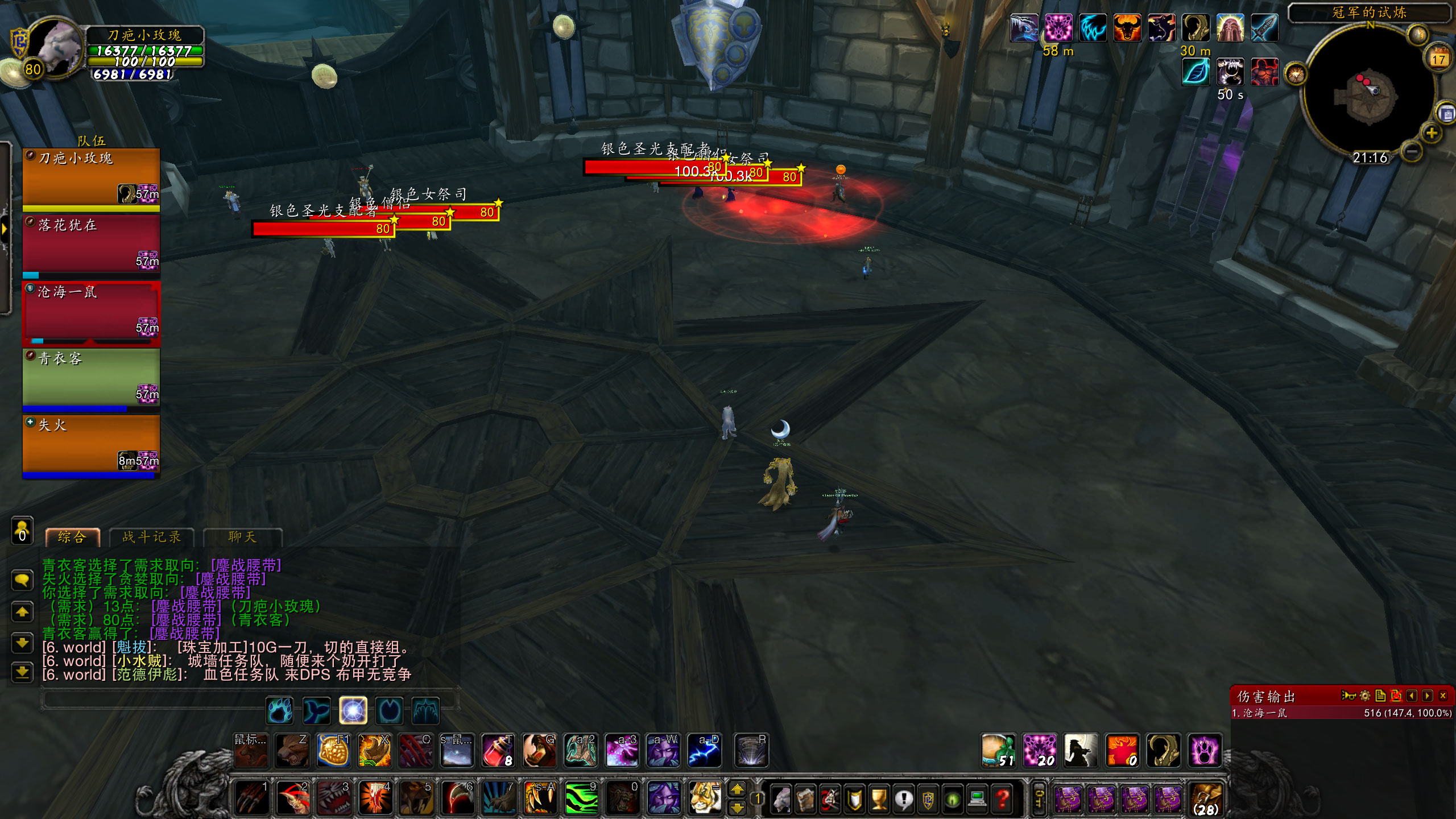Toggle Bear Form on the shapeshift bar

tap(279, 711)
